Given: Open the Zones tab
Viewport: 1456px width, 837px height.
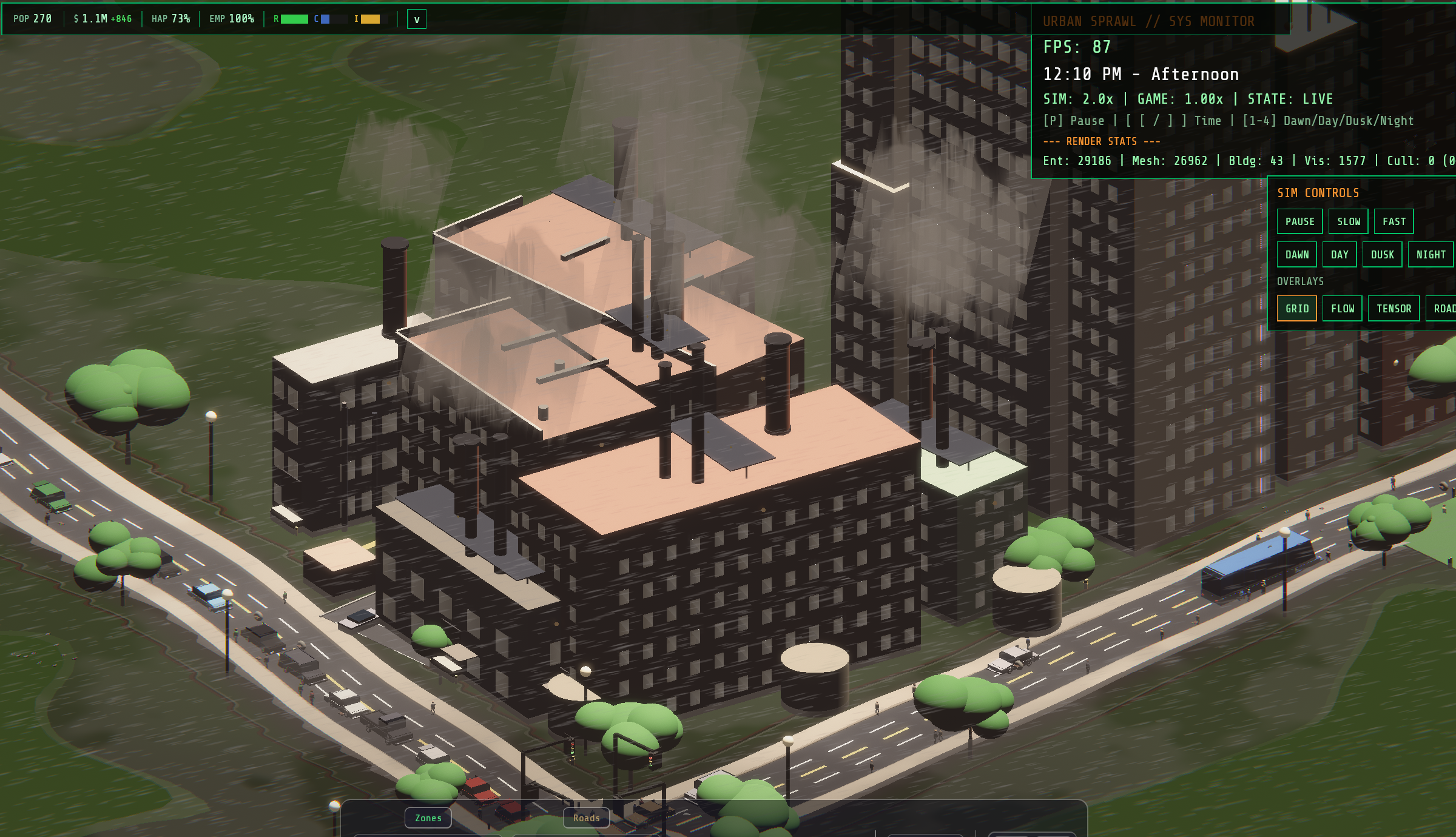Looking at the screenshot, I should [x=428, y=818].
